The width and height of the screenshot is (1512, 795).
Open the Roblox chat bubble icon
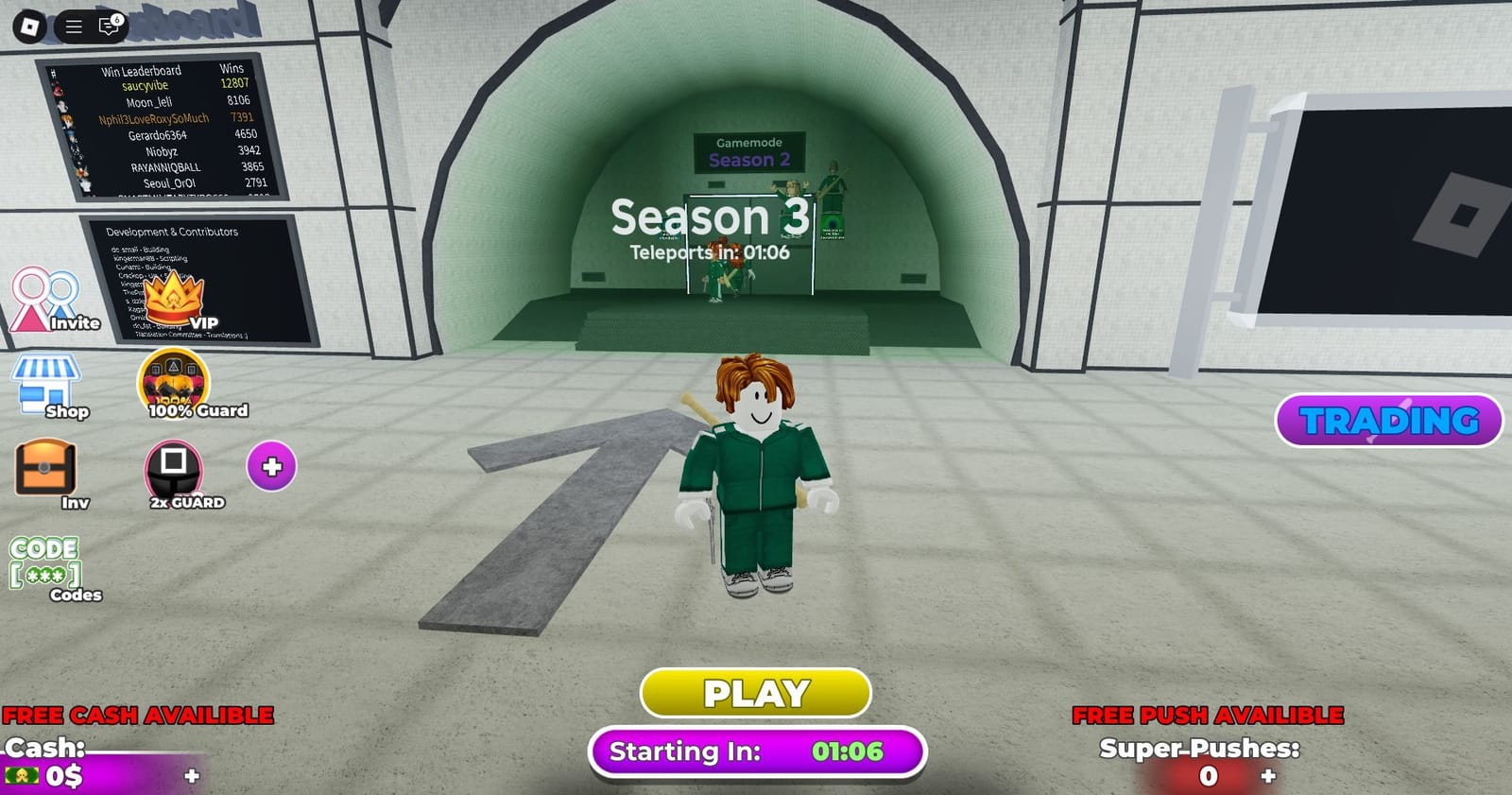tap(107, 26)
